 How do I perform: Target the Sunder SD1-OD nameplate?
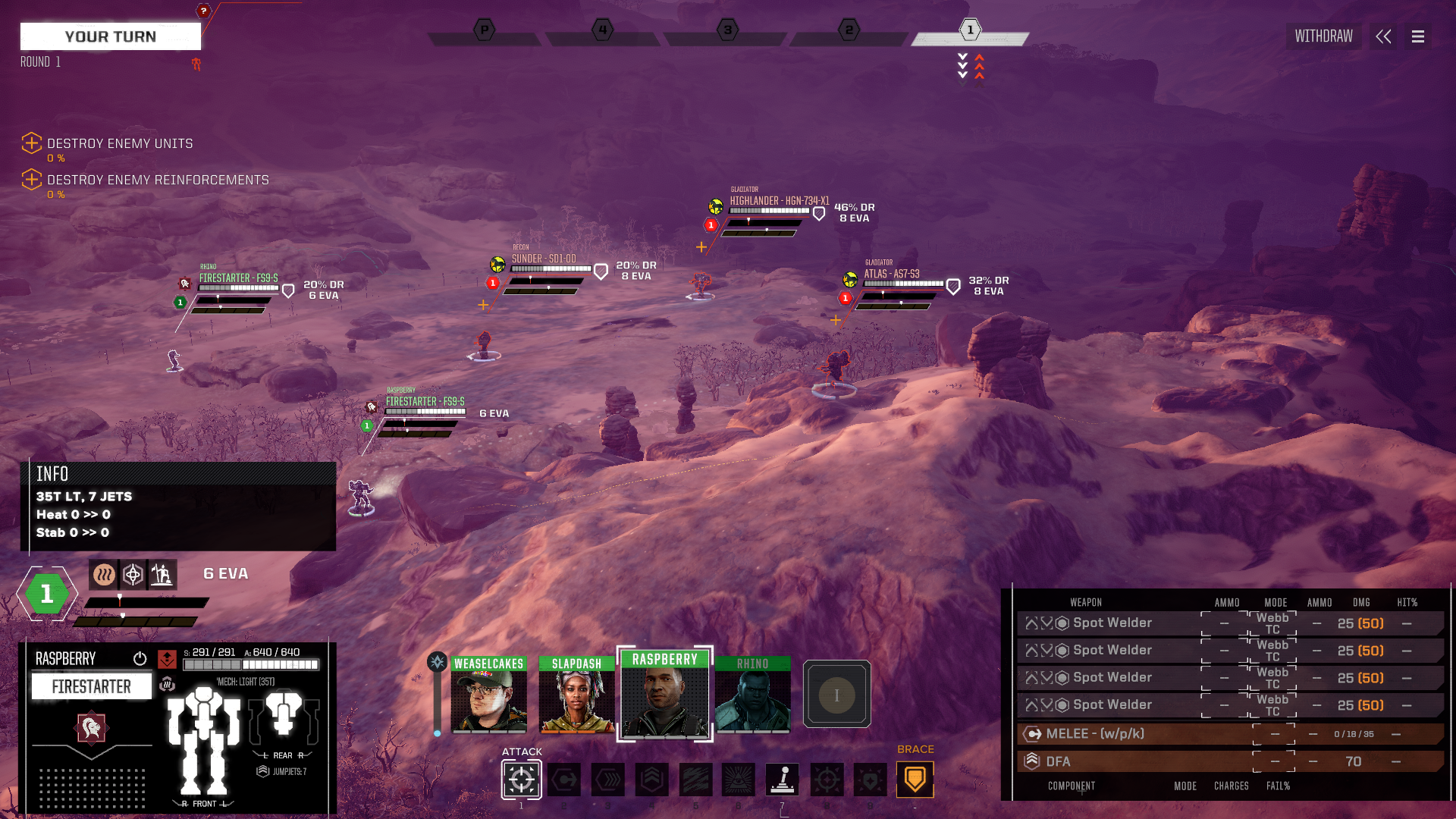pos(544,259)
